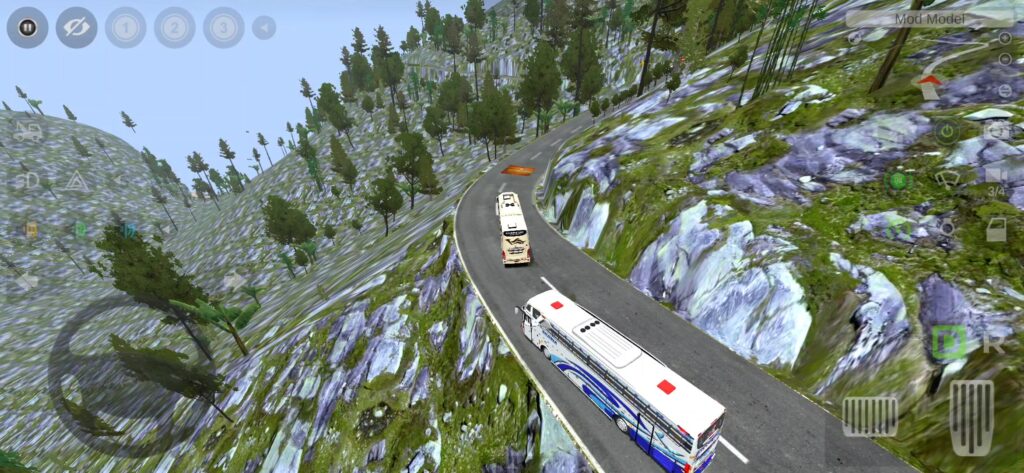Switch to camera preset 3
Screen dimensions: 1024x473
(x=223, y=27)
